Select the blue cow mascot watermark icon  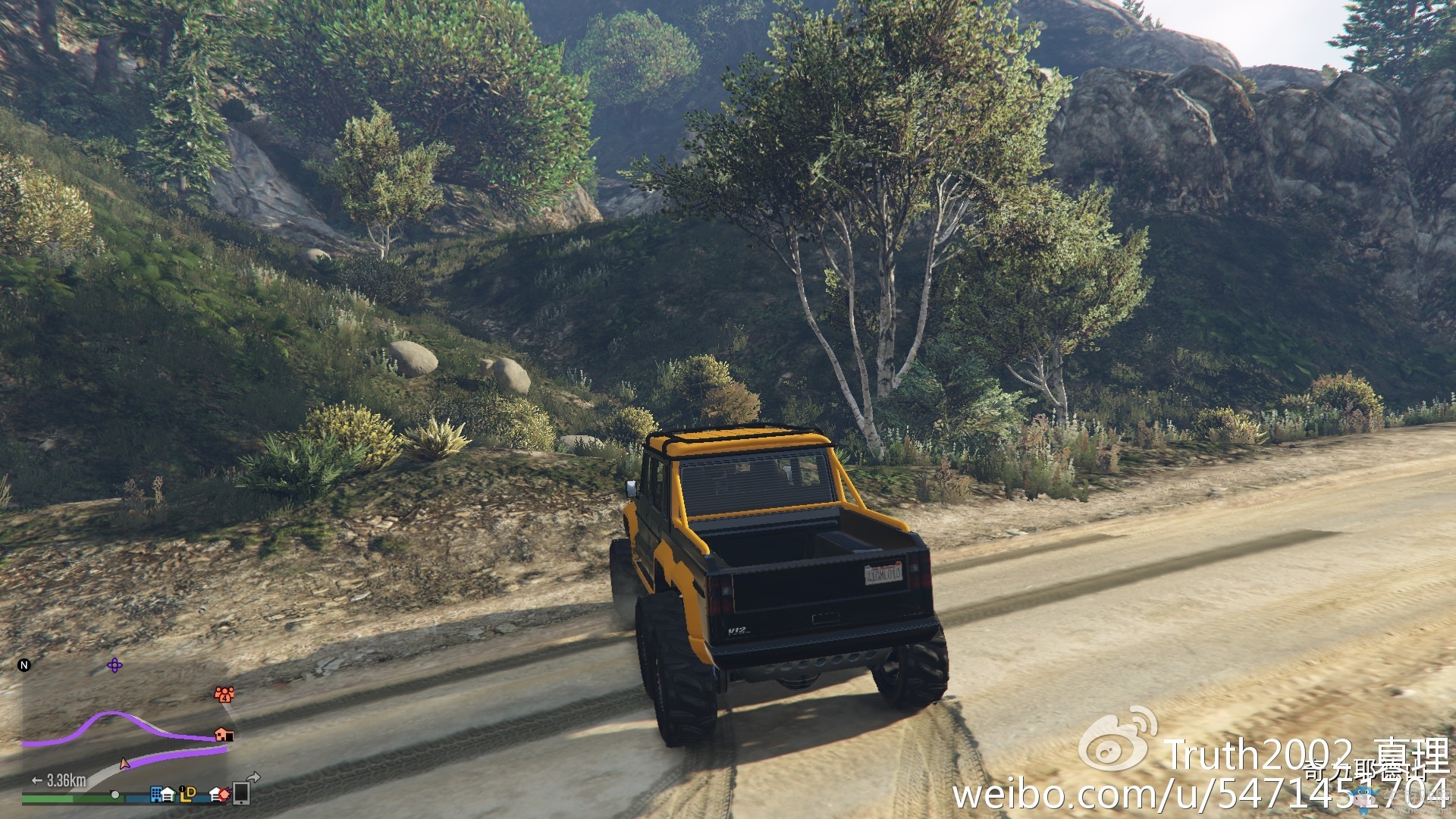(x=1363, y=799)
